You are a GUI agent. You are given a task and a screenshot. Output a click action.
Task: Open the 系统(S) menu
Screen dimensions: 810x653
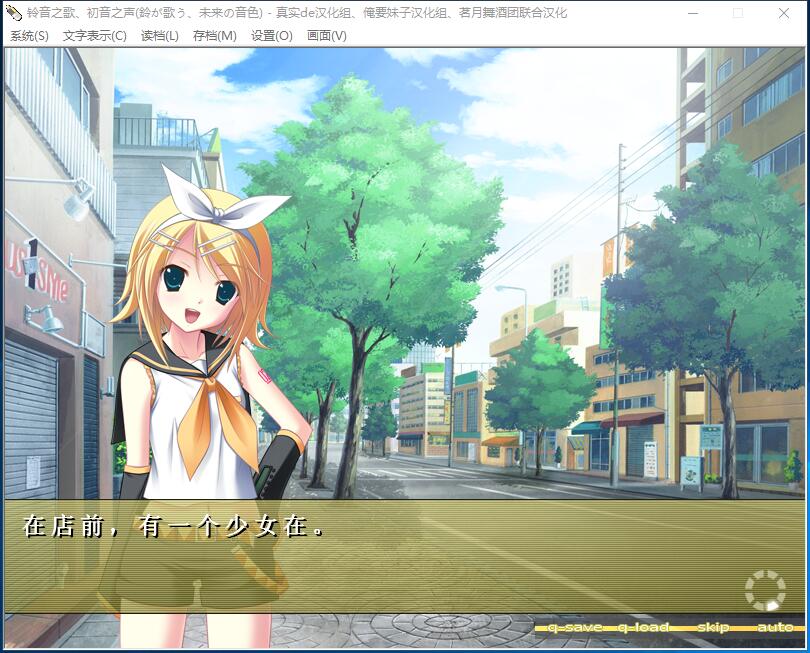coord(29,36)
